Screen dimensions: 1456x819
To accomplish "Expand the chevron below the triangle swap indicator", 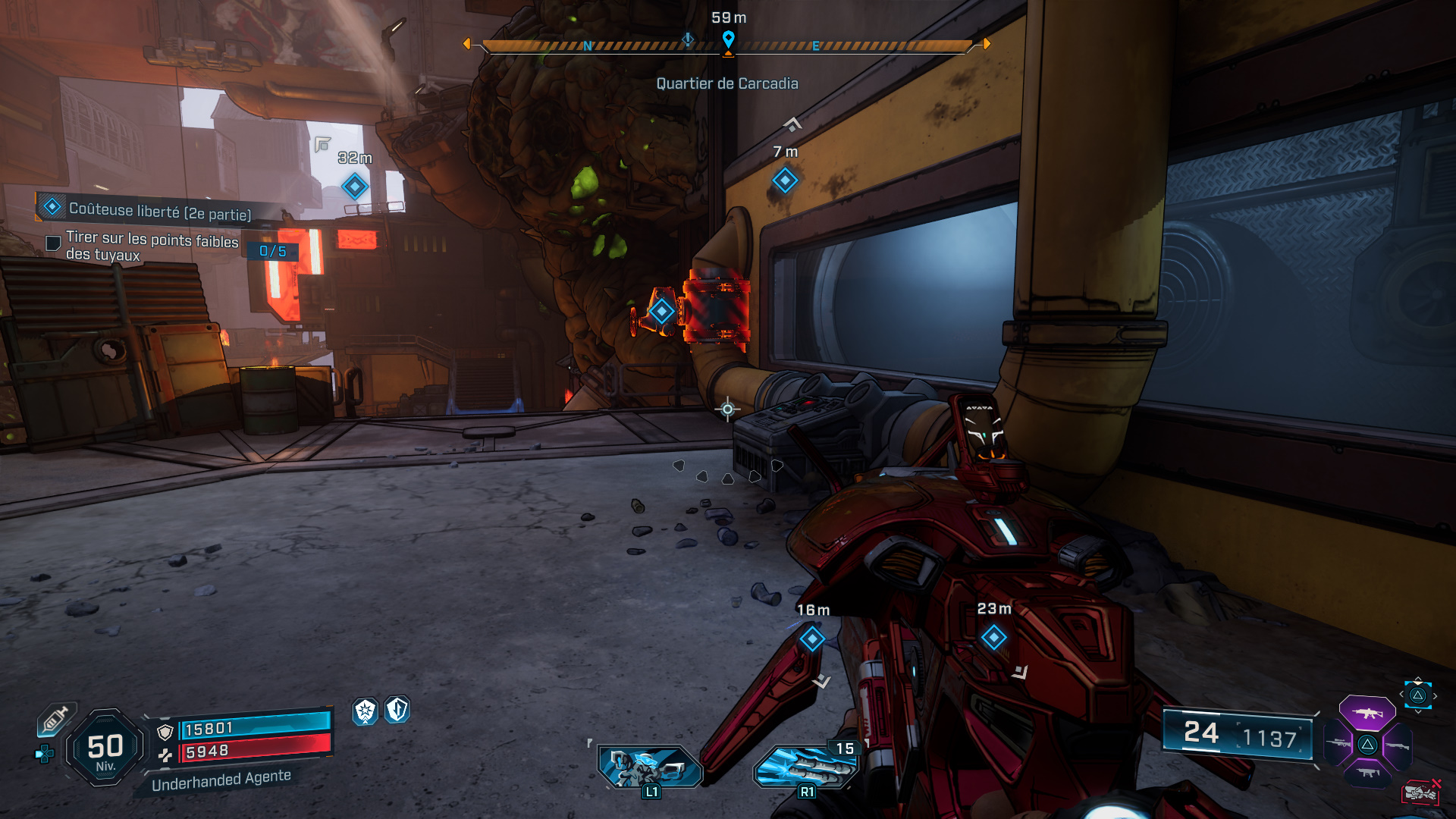I will click(1417, 711).
